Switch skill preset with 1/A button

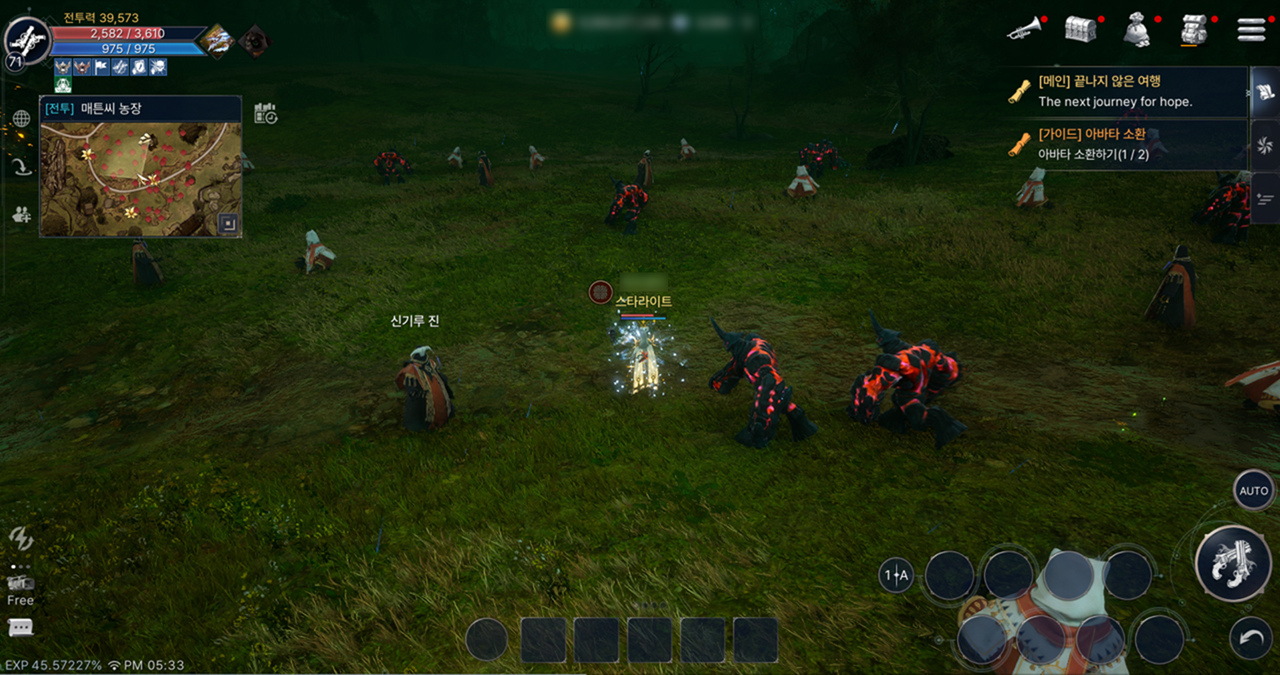pos(896,575)
